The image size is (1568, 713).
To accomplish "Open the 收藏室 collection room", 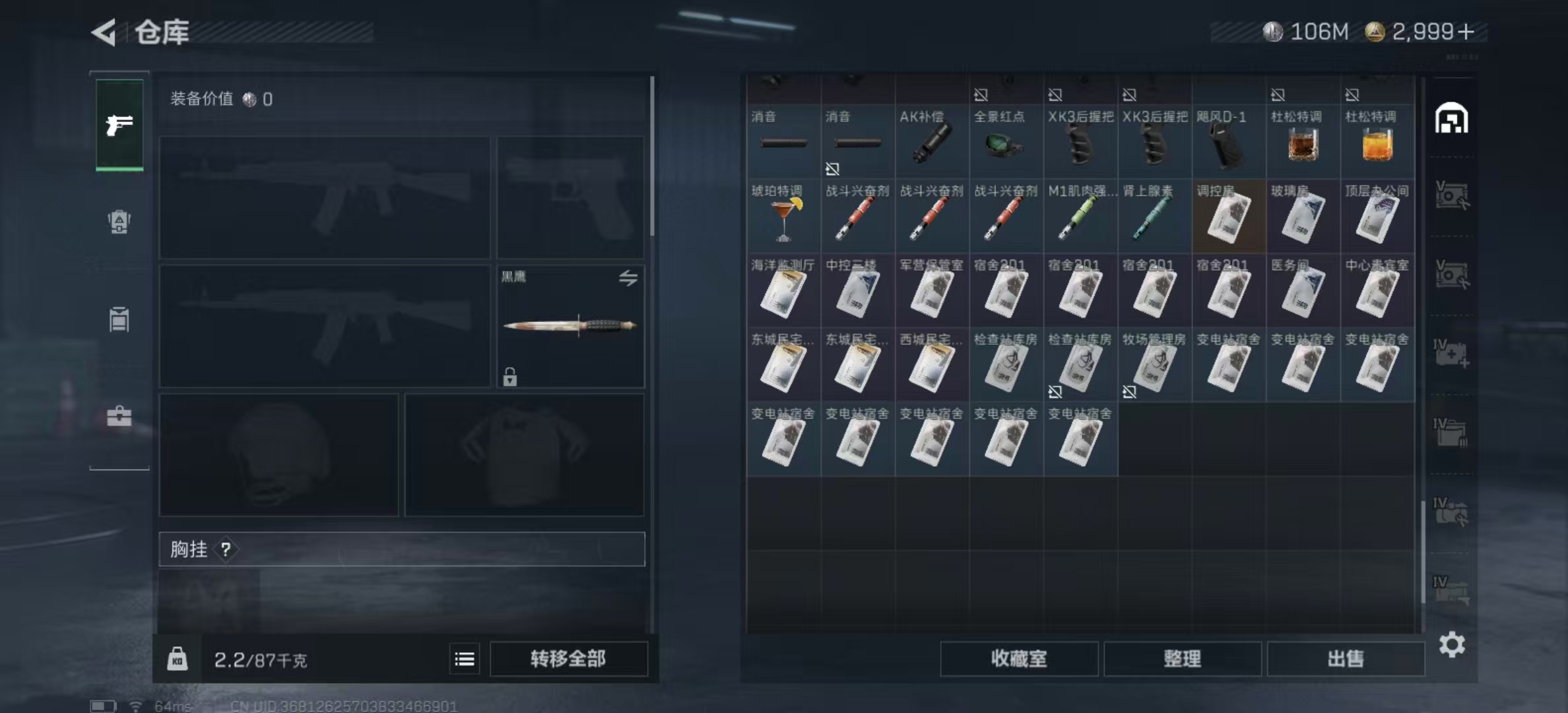I will (x=1019, y=658).
